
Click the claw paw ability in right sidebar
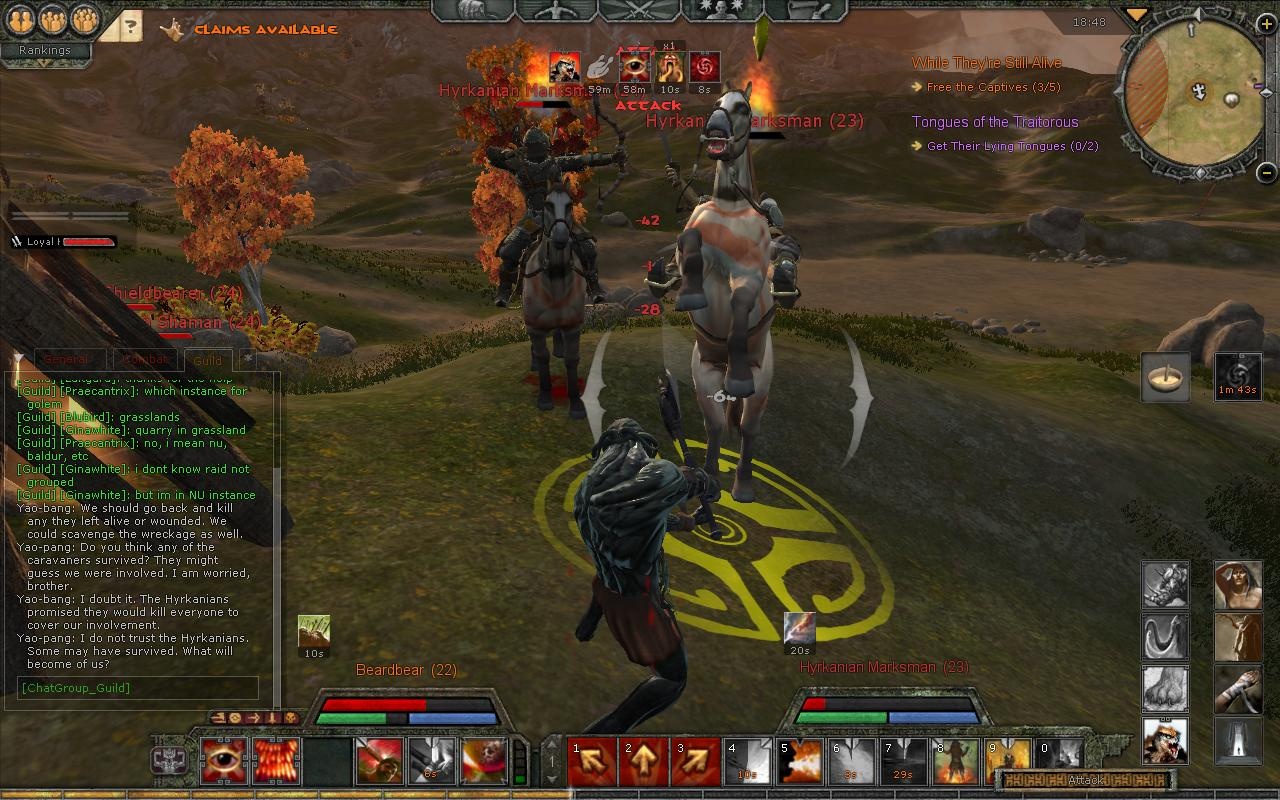pyautogui.click(x=1165, y=690)
